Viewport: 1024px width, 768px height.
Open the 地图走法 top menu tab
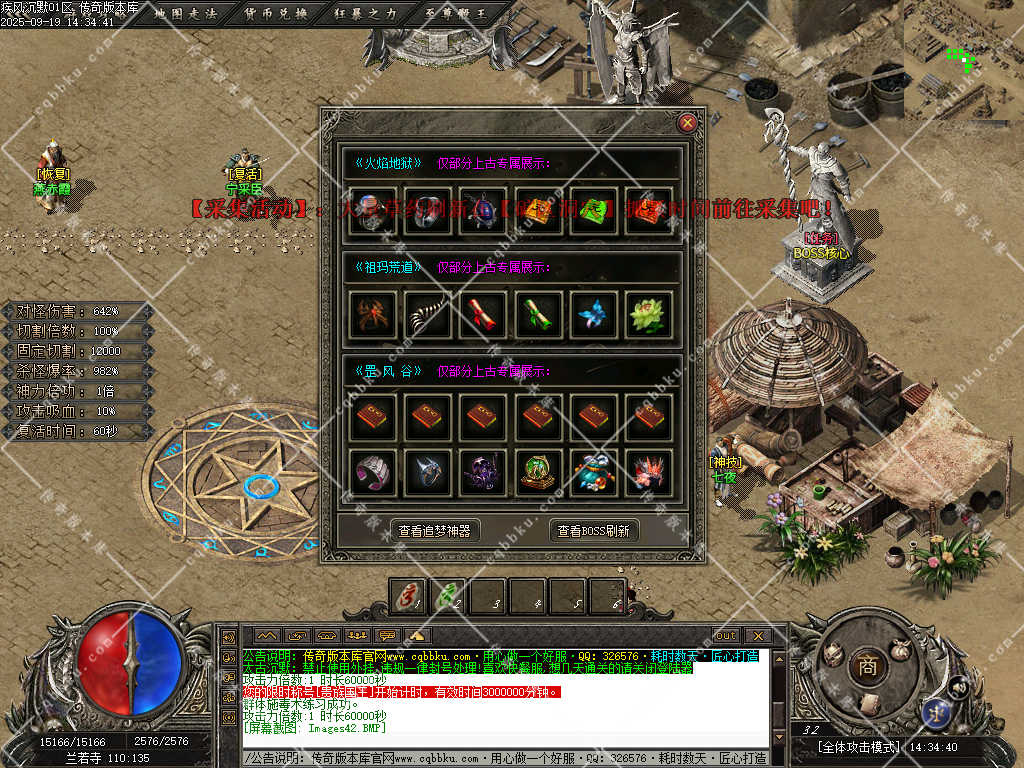(x=188, y=13)
